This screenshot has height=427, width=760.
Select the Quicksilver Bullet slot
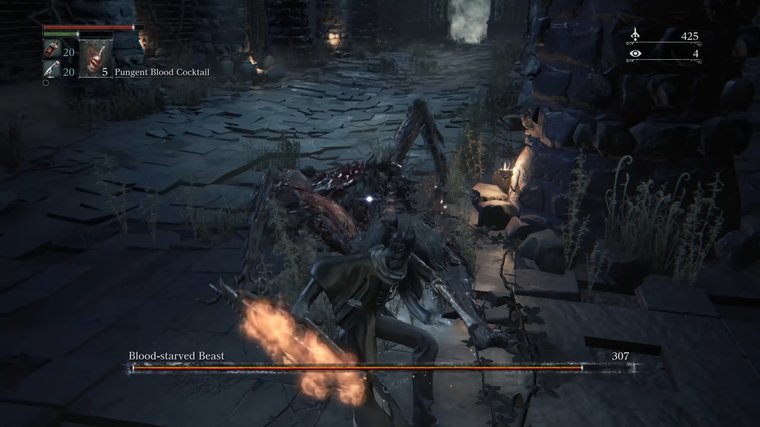51,70
